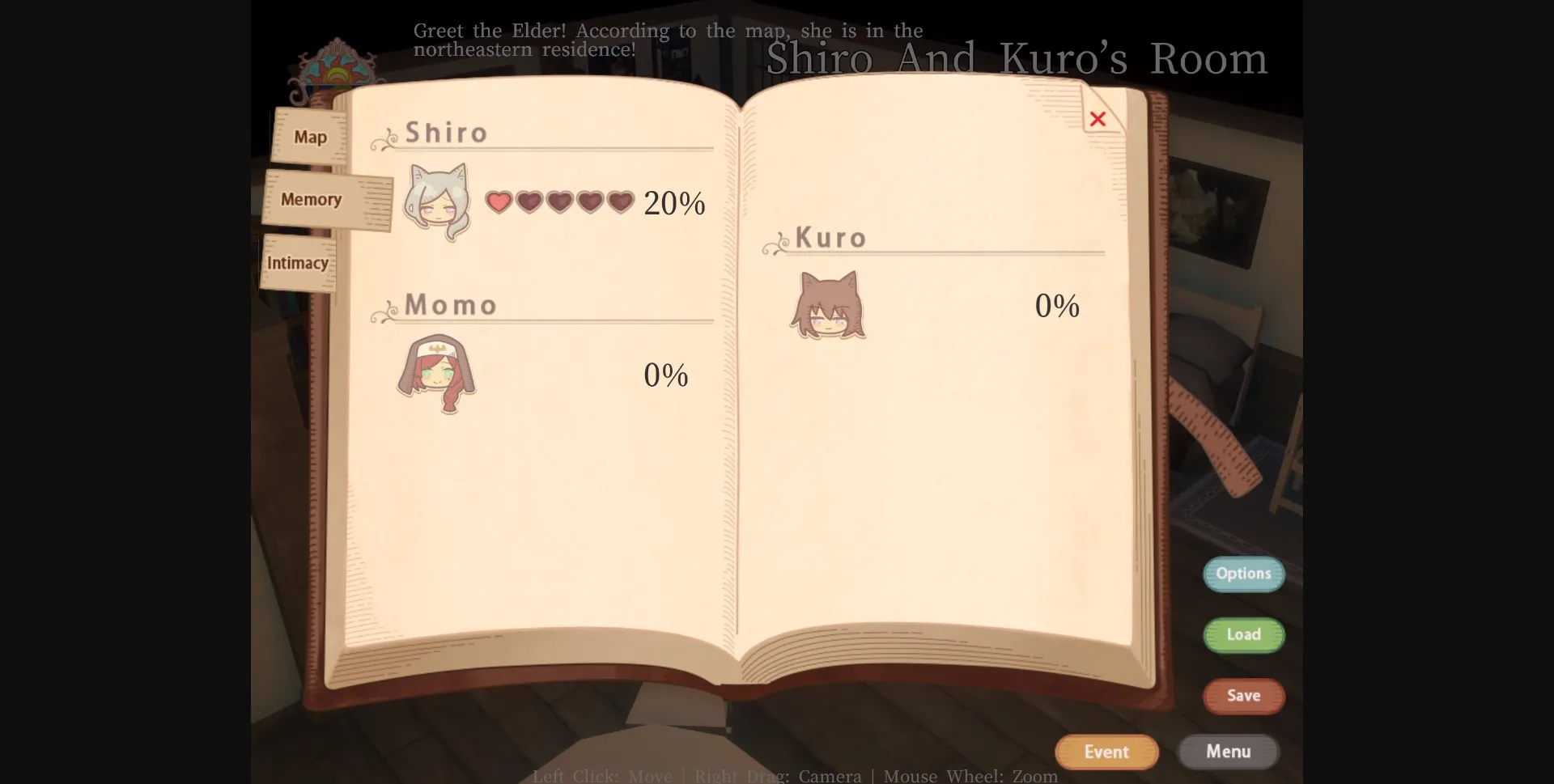1554x784 pixels.
Task: Open the Menu button
Action: (1229, 752)
